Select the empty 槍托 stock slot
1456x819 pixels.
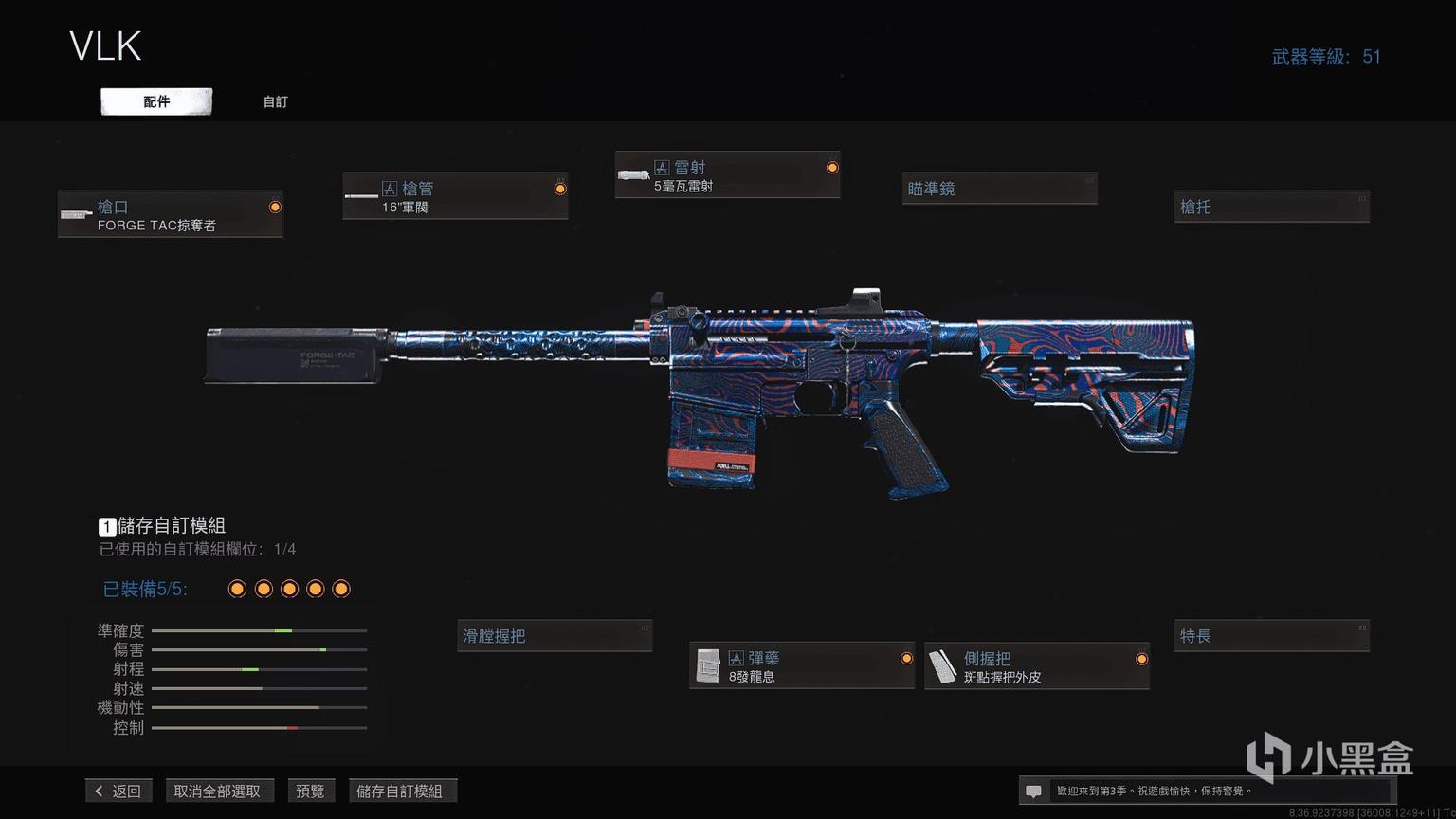click(x=1271, y=207)
